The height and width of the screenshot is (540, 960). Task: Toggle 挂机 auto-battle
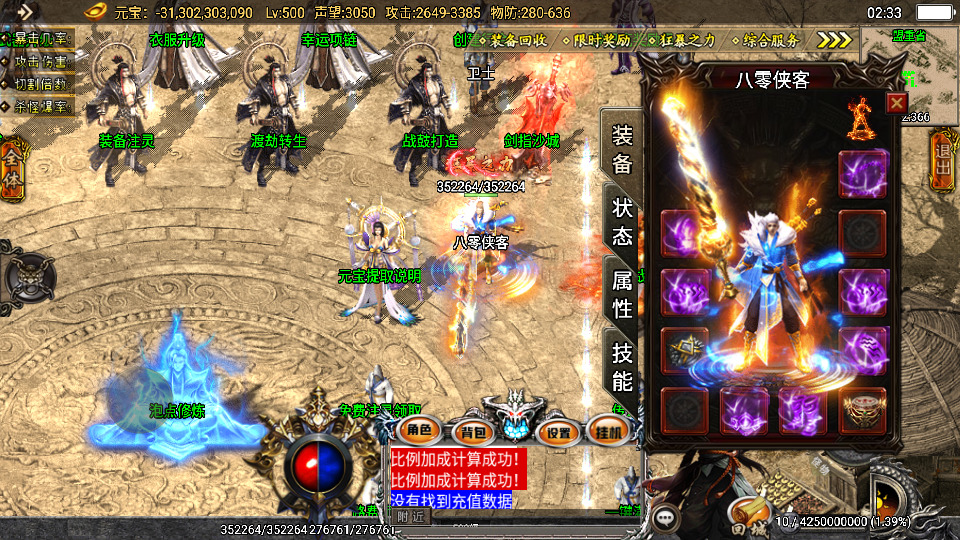click(x=609, y=431)
